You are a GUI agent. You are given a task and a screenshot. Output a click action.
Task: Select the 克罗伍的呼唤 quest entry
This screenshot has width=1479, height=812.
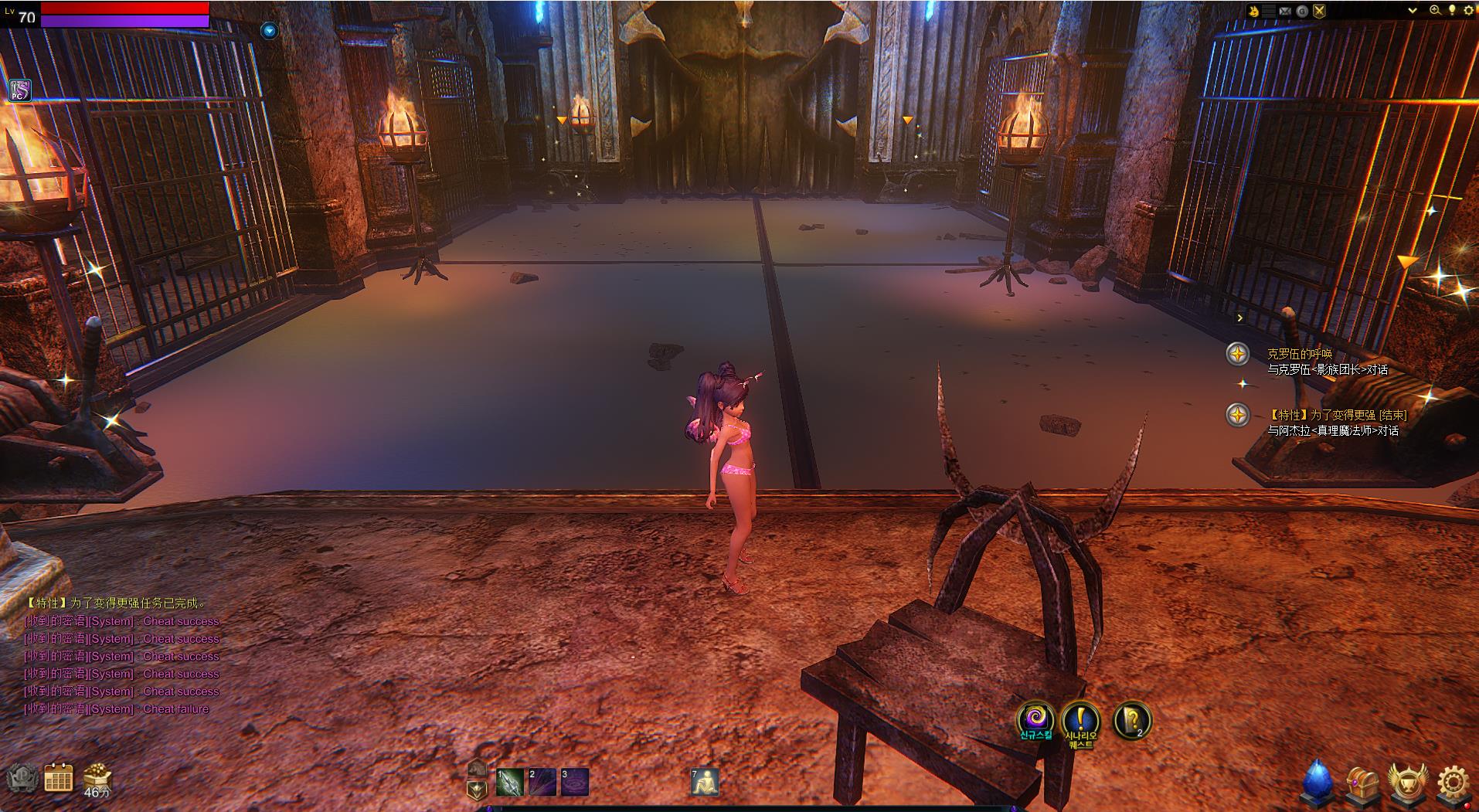coord(1300,354)
